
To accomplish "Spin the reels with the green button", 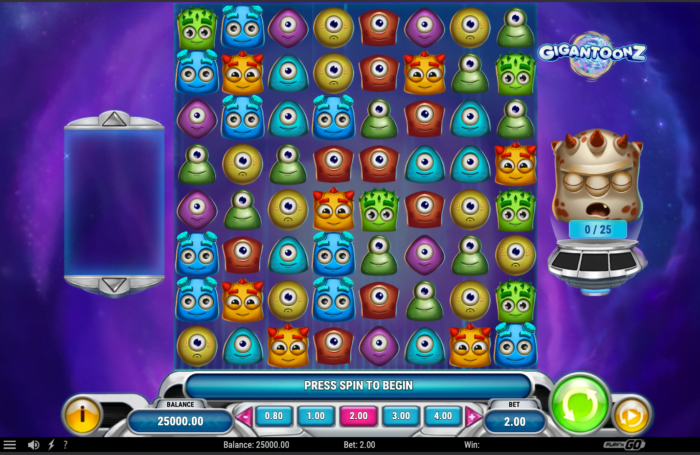I will pos(580,404).
